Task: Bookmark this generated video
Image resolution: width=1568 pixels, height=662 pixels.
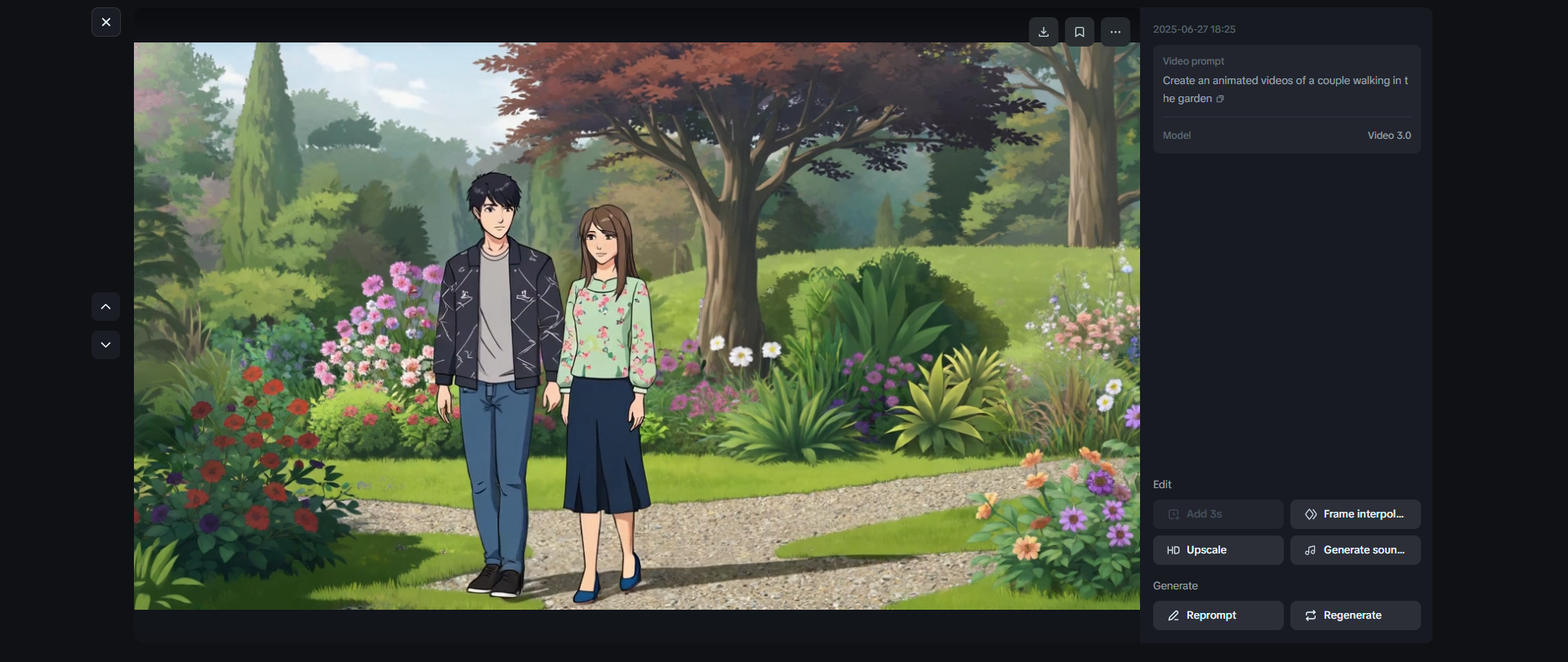Action: [x=1080, y=32]
